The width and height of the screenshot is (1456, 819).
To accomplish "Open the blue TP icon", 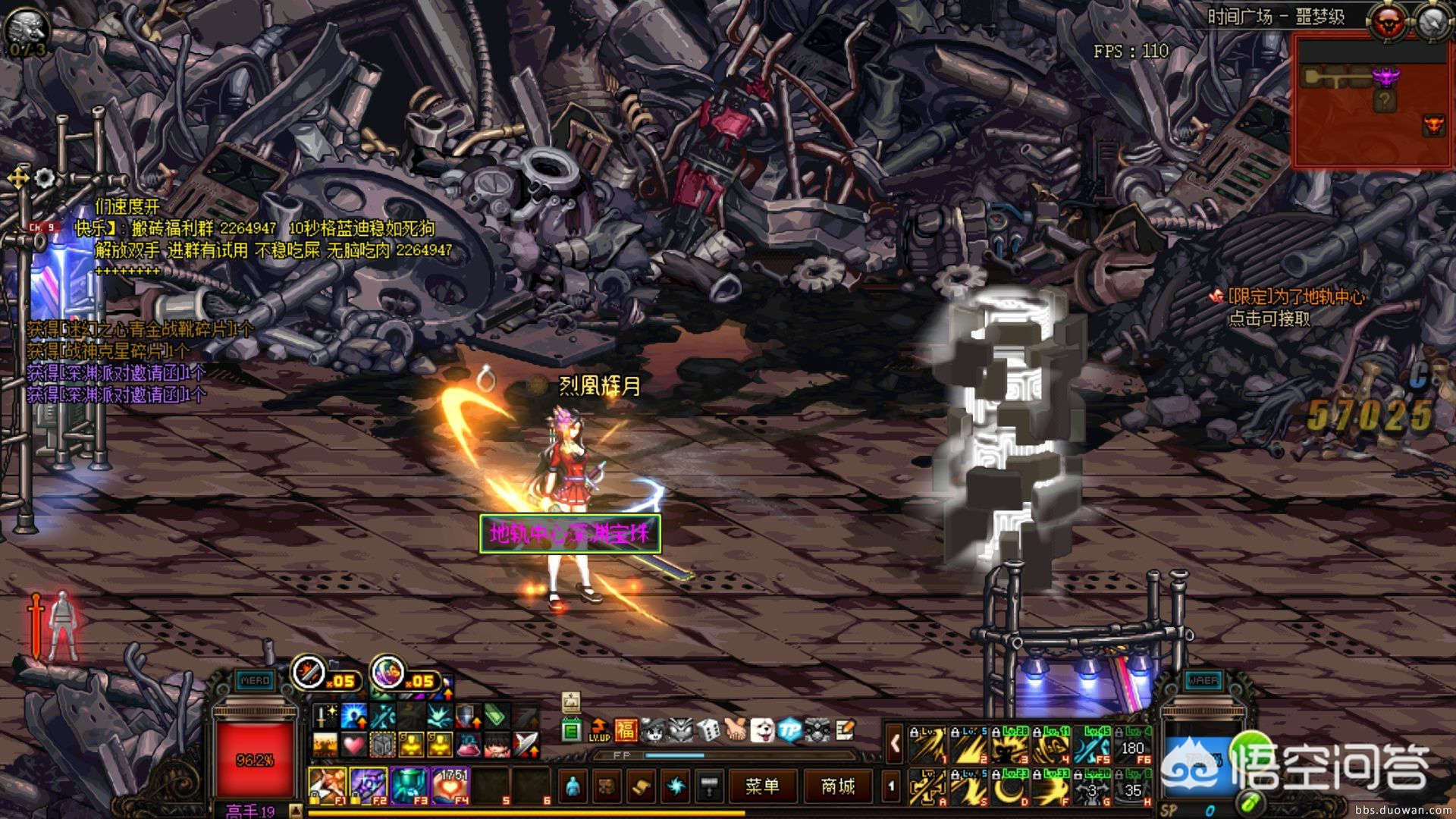I will click(790, 730).
